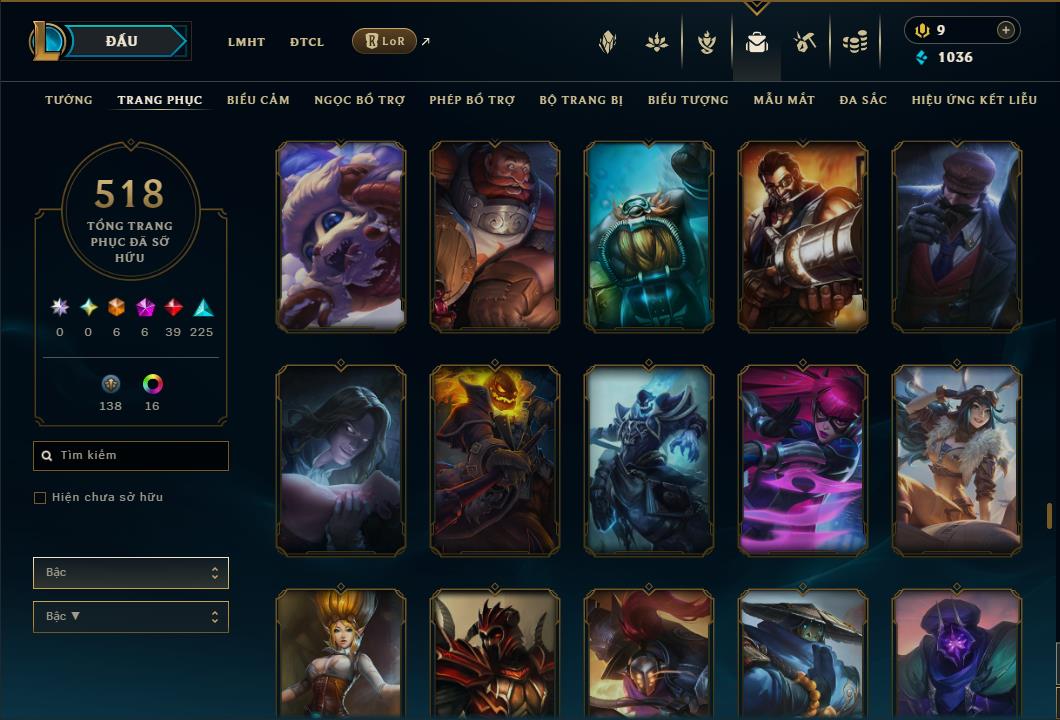
Task: Open the LMHT section
Action: coord(246,42)
